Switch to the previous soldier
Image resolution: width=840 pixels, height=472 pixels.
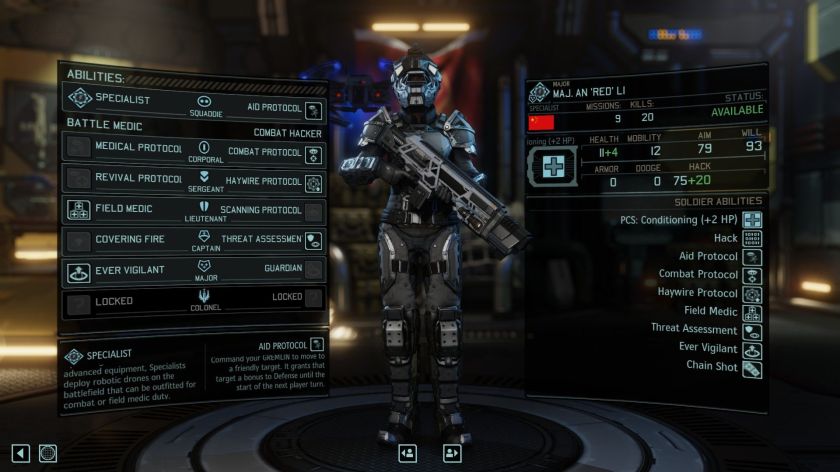point(407,453)
